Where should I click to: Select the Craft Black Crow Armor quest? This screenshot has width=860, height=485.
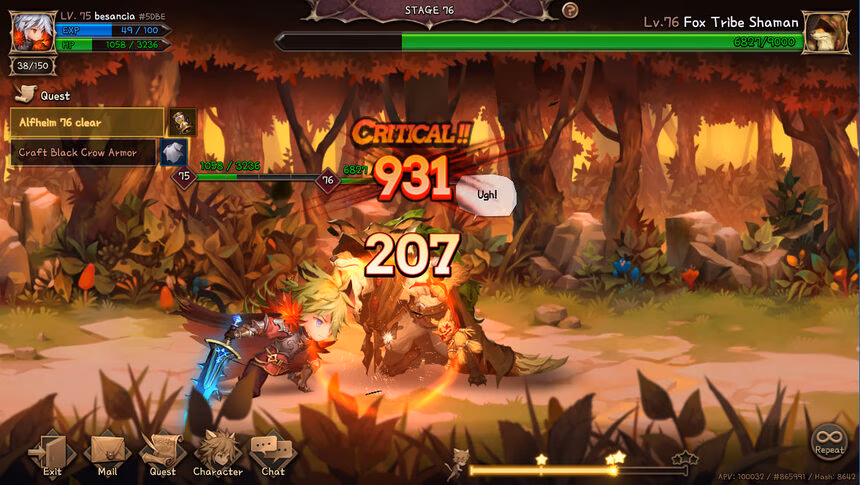[84, 153]
